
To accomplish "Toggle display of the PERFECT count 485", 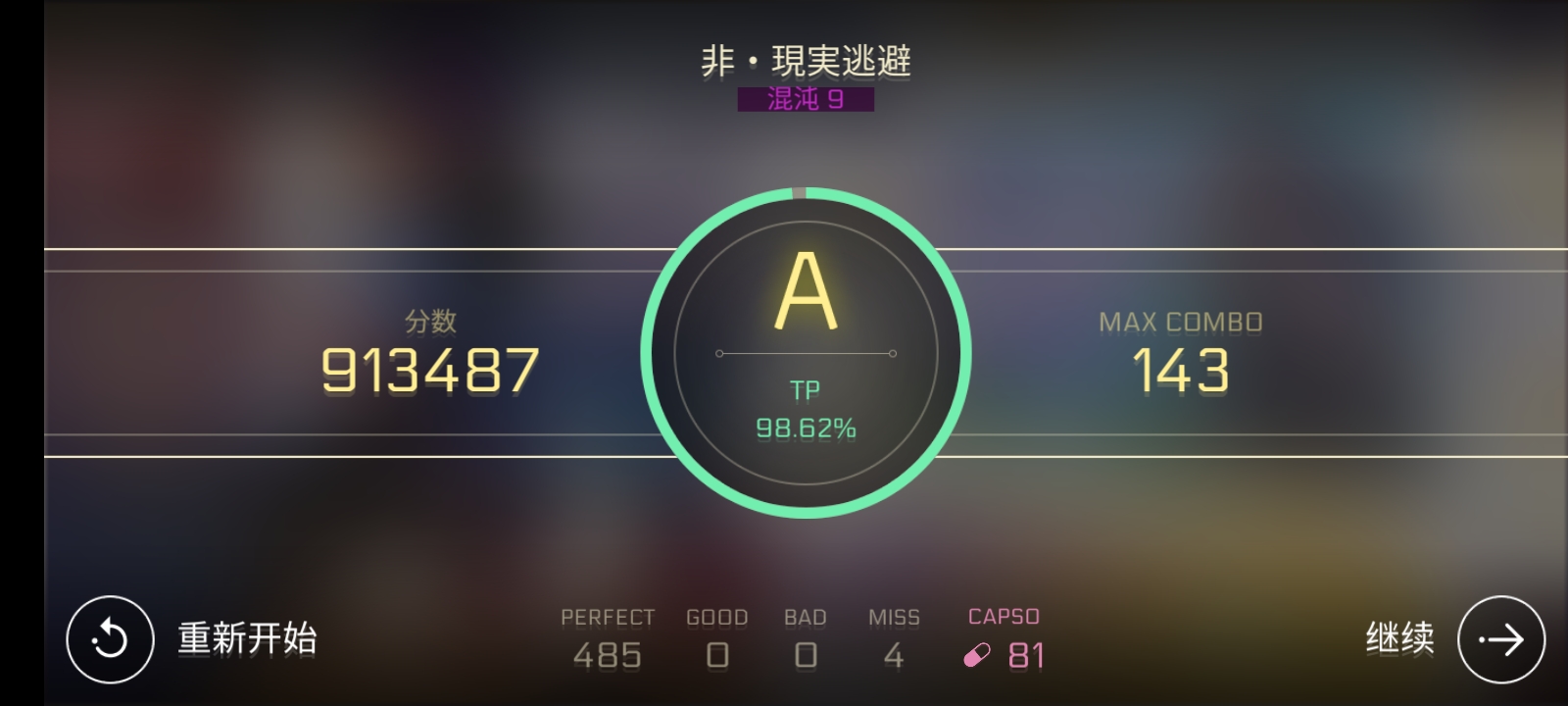I will tap(608, 654).
